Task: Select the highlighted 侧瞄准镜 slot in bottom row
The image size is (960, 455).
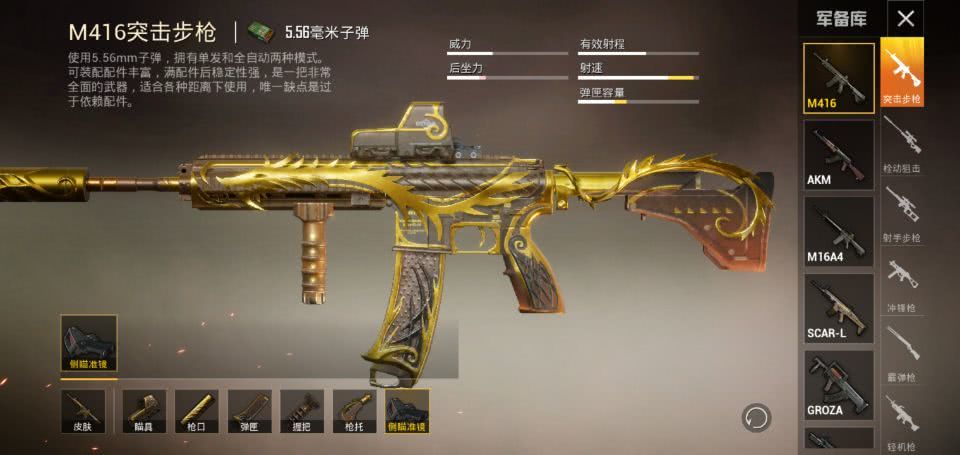Action: point(407,412)
